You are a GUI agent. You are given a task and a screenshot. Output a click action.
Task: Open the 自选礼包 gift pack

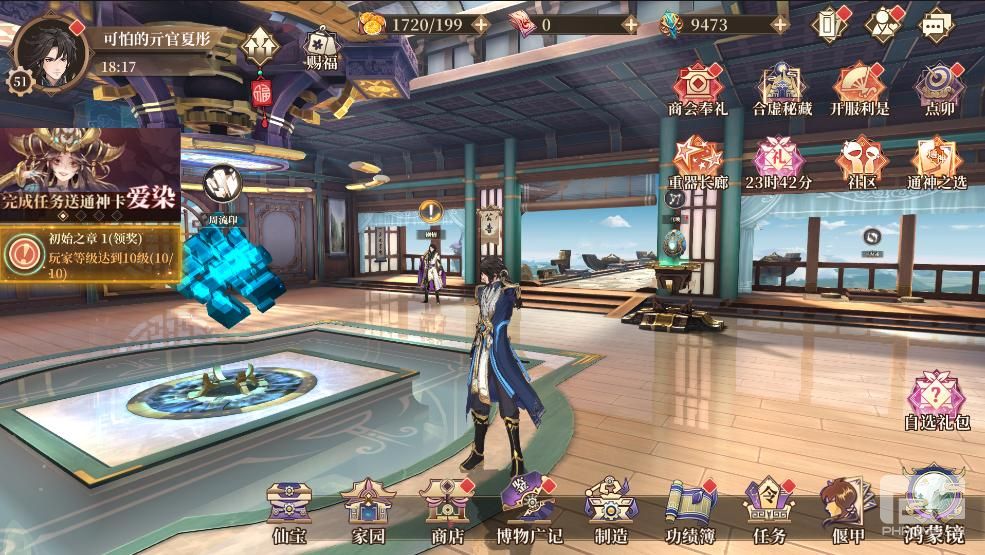point(937,398)
